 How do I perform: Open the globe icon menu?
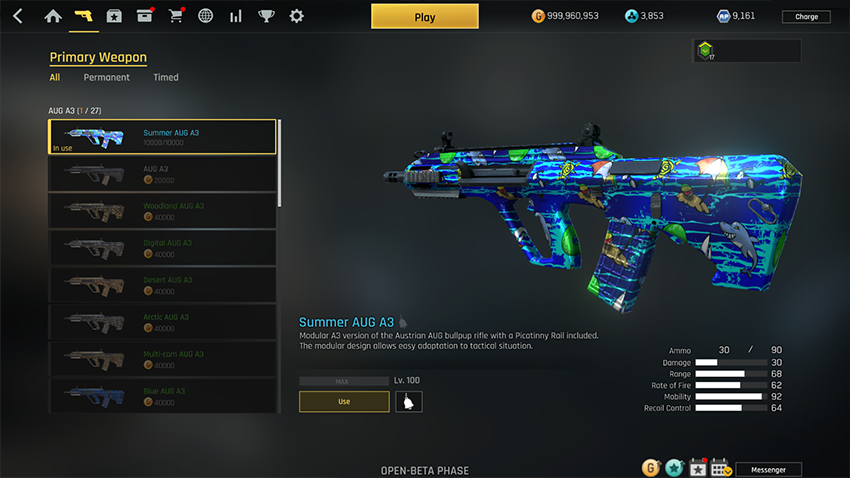pyautogui.click(x=206, y=16)
